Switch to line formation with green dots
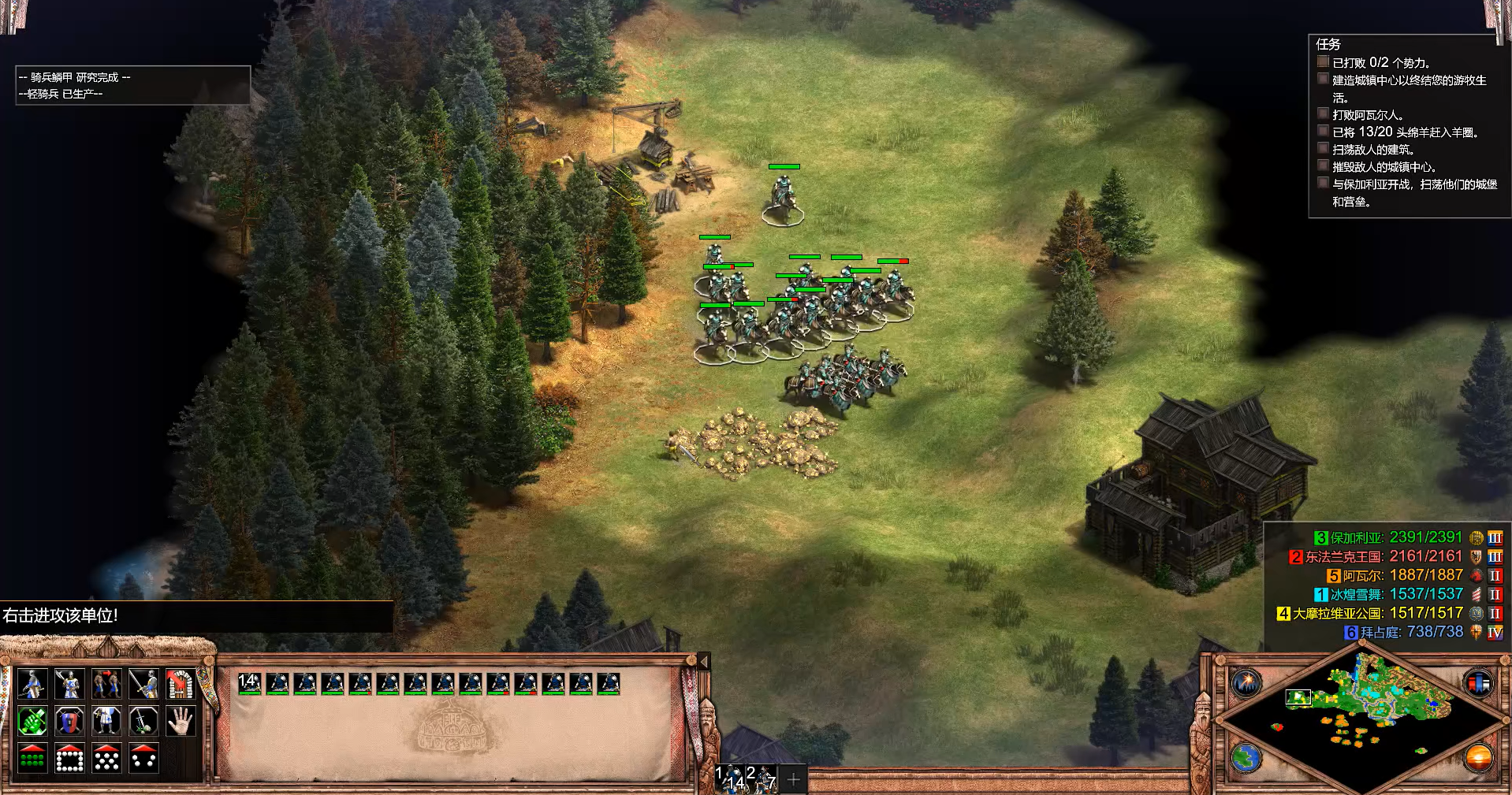The image size is (1512, 795). pyautogui.click(x=32, y=758)
